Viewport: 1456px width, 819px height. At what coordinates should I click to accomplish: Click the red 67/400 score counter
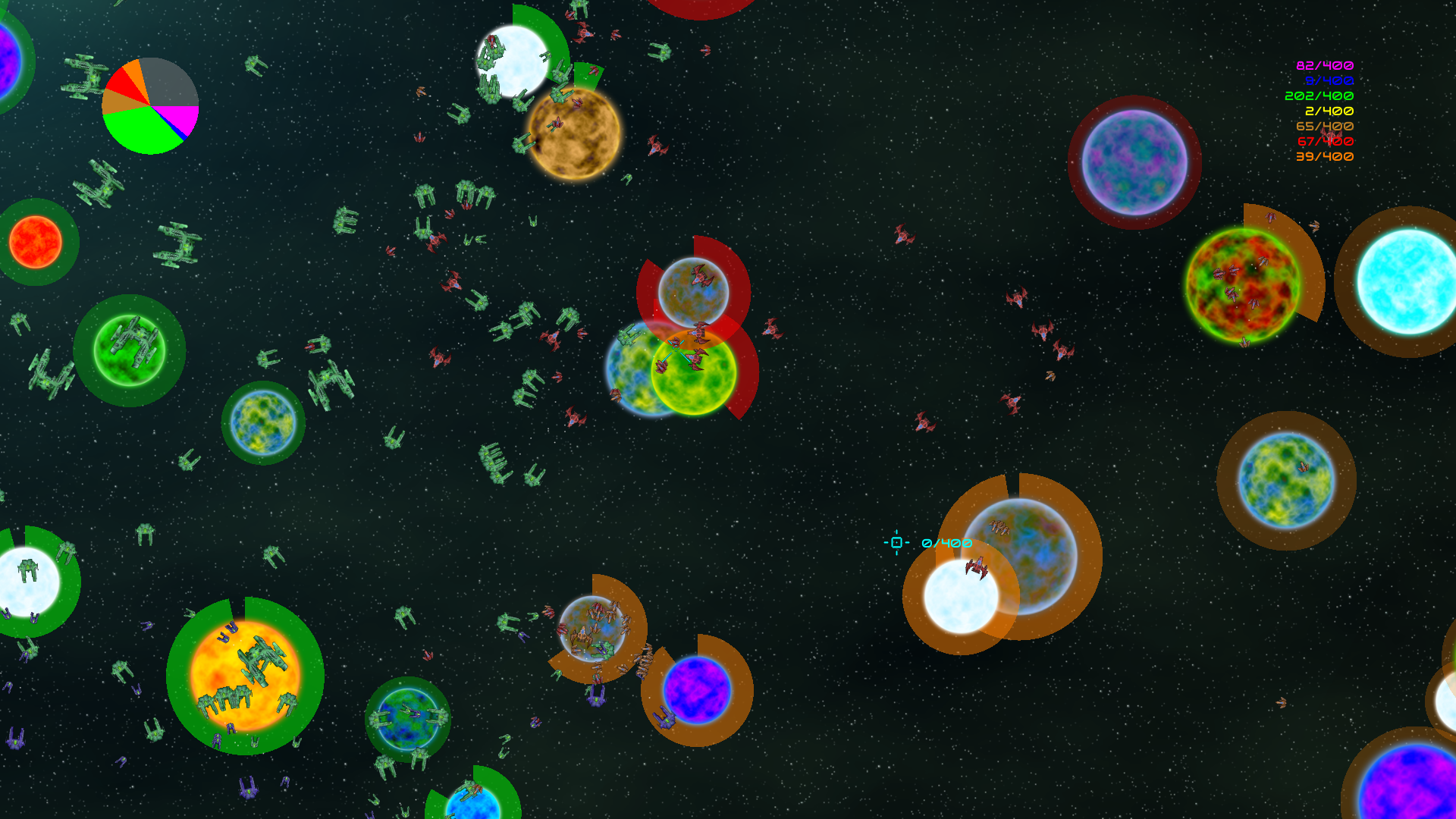1327,142
